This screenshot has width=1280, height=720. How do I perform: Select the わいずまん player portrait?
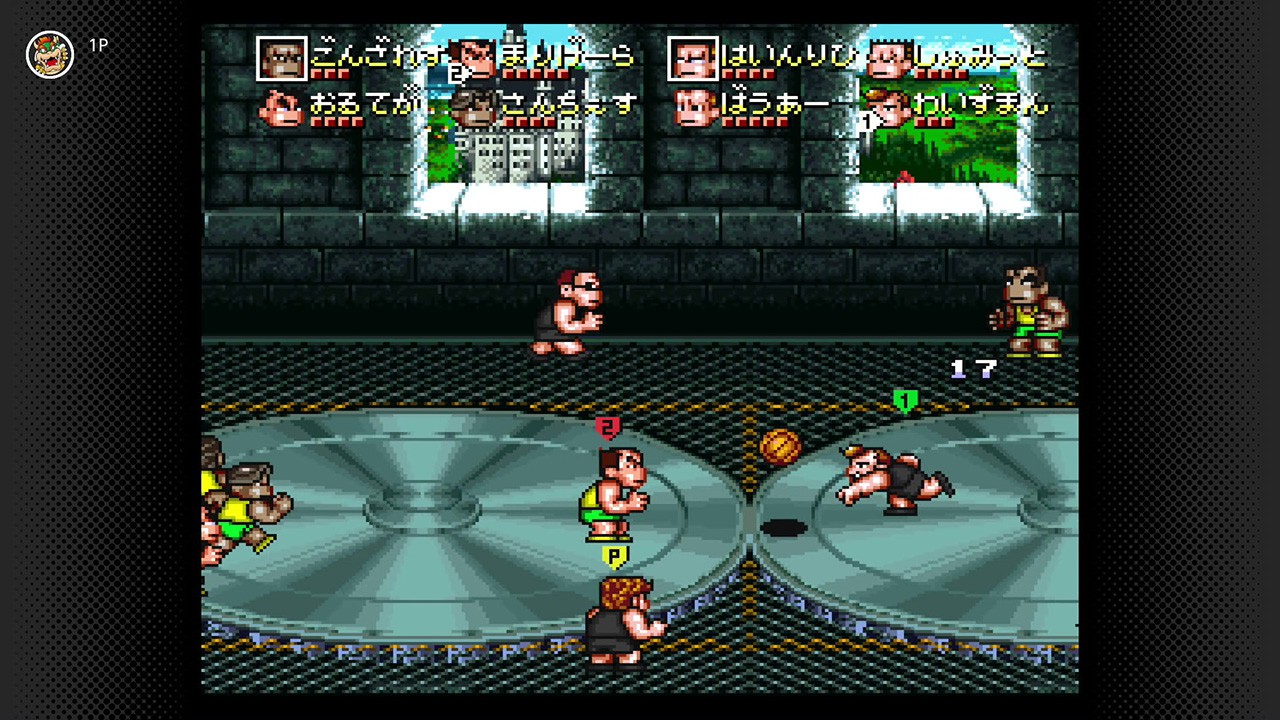click(x=886, y=107)
